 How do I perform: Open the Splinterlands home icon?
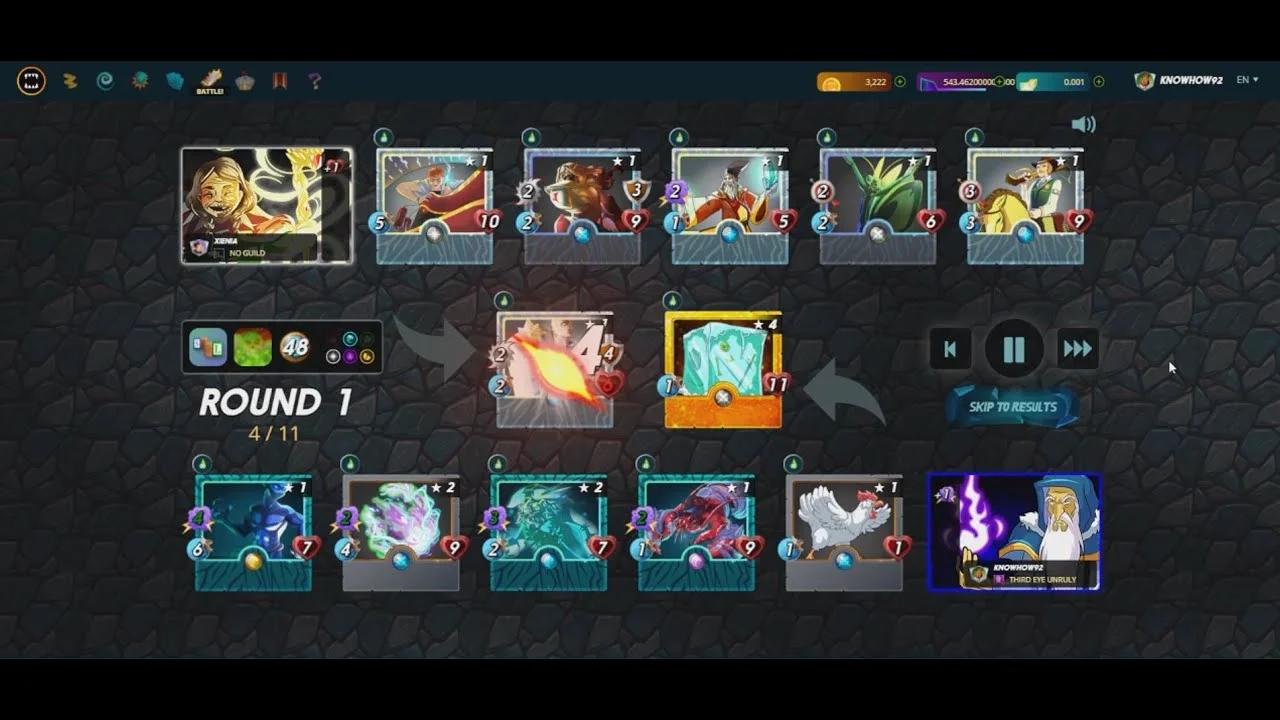[30, 81]
